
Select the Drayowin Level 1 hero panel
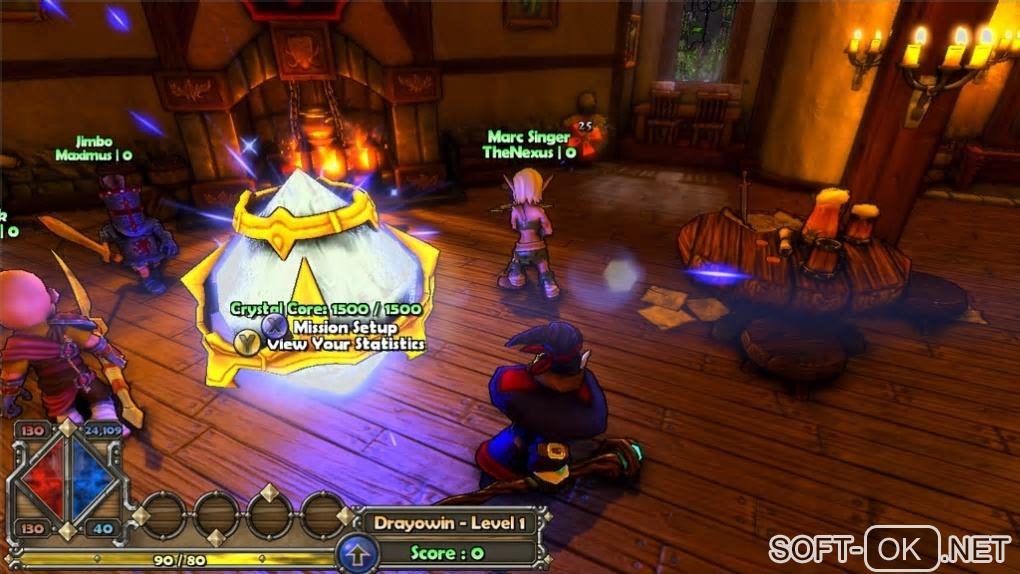450,523
